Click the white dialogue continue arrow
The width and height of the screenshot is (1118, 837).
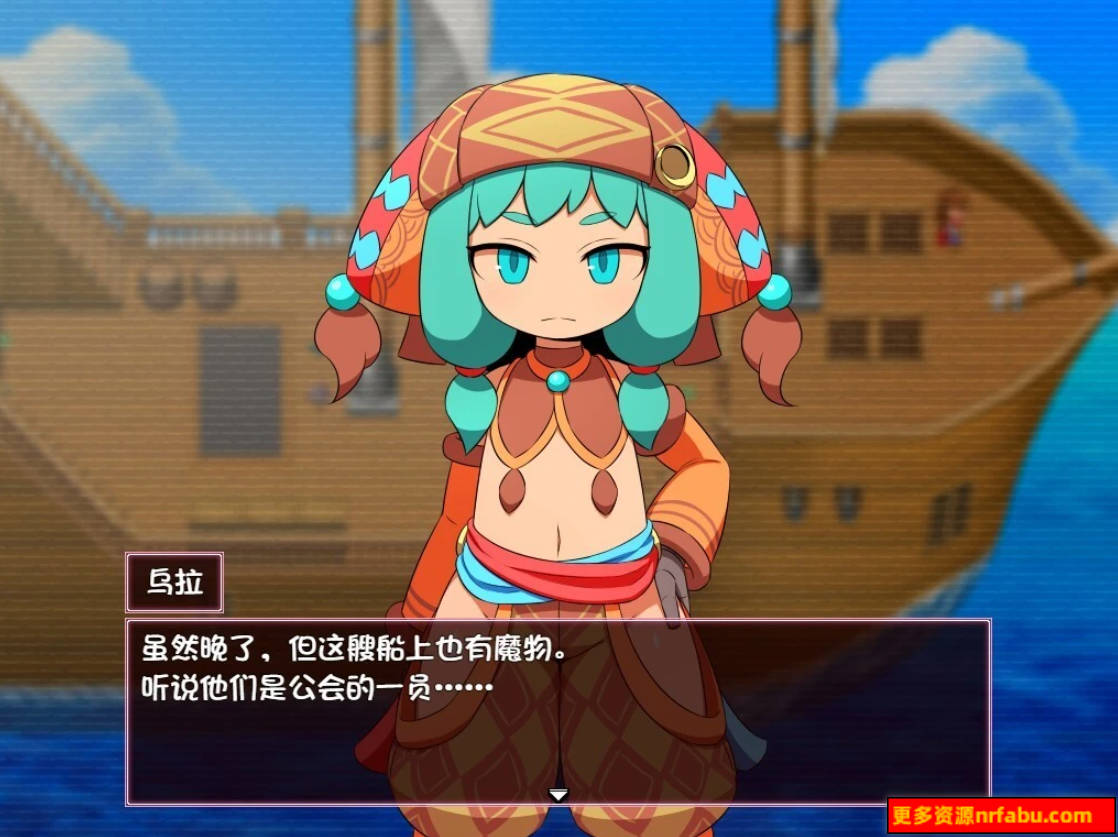558,795
